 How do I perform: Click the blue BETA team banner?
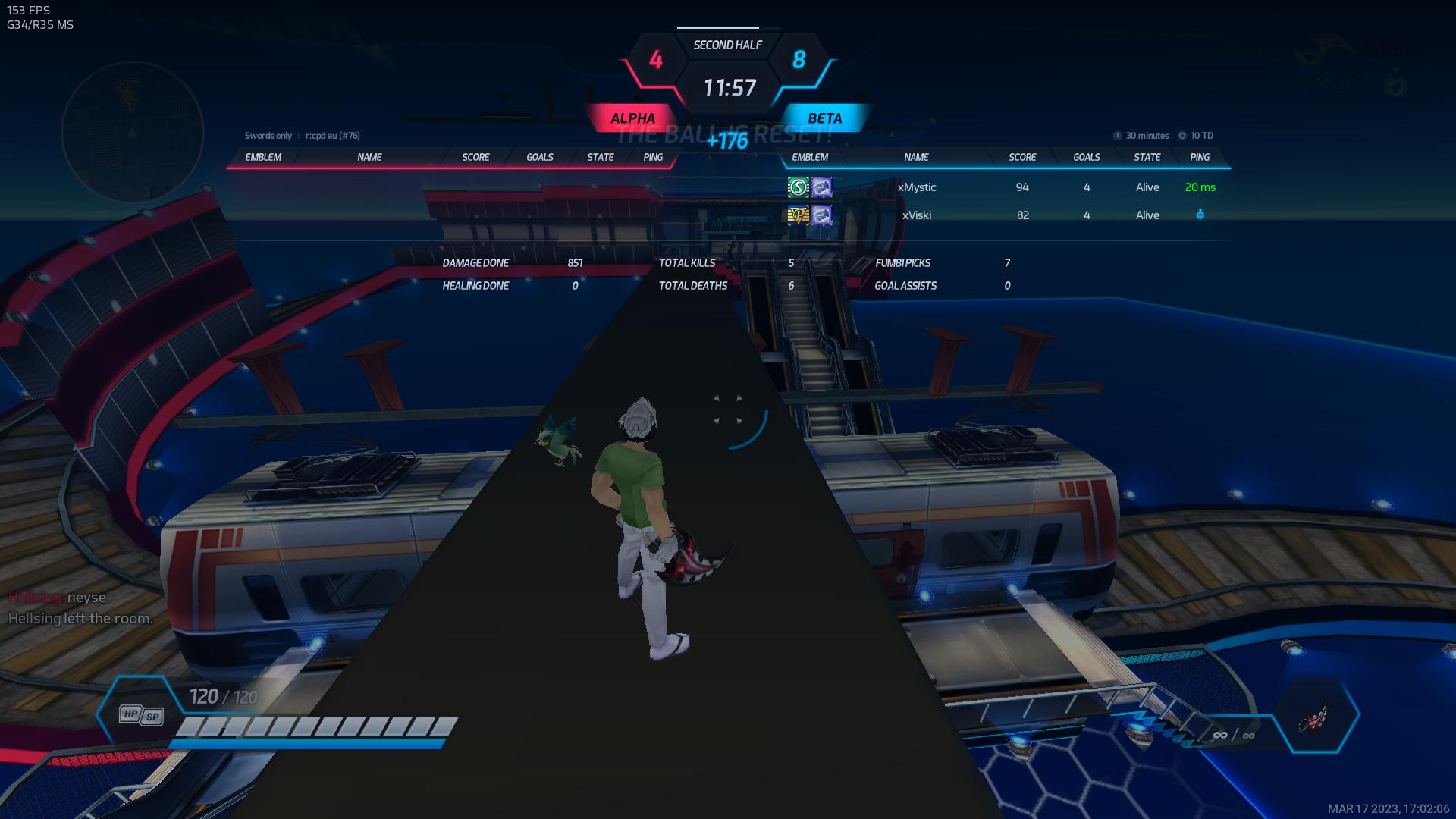tap(824, 118)
